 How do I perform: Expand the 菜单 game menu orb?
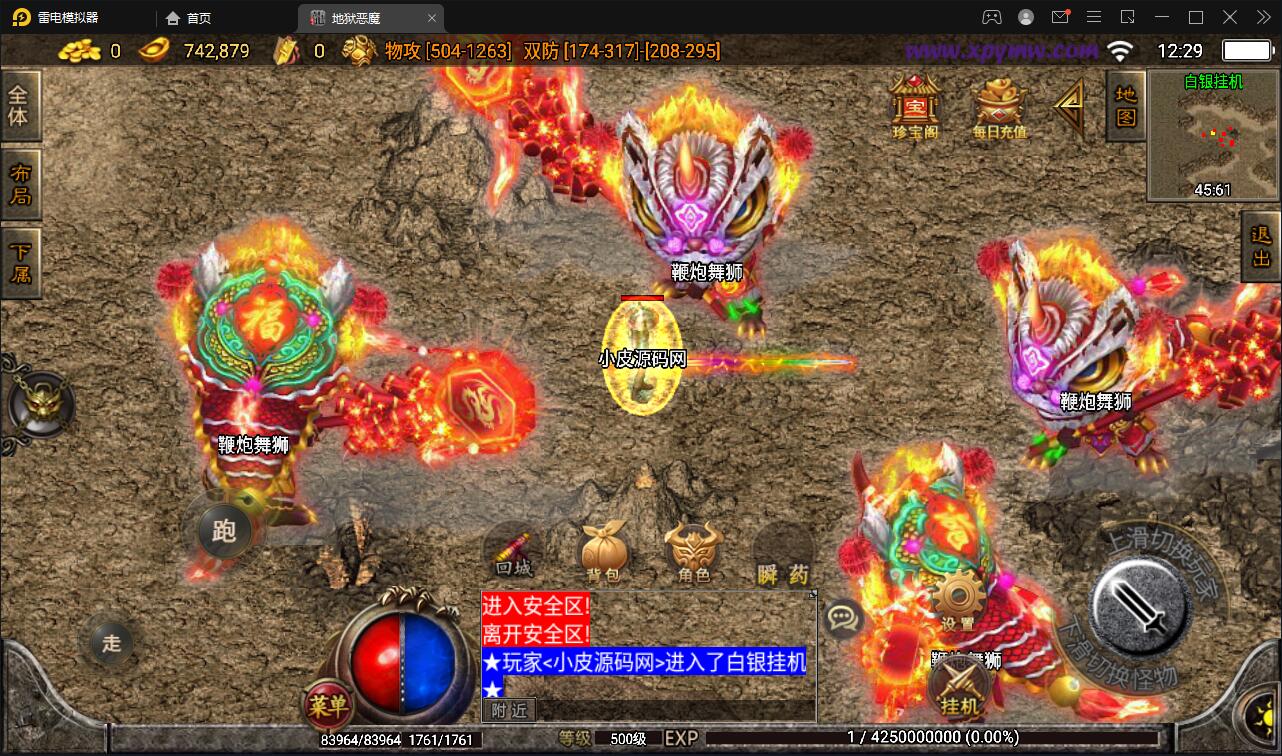pos(330,705)
